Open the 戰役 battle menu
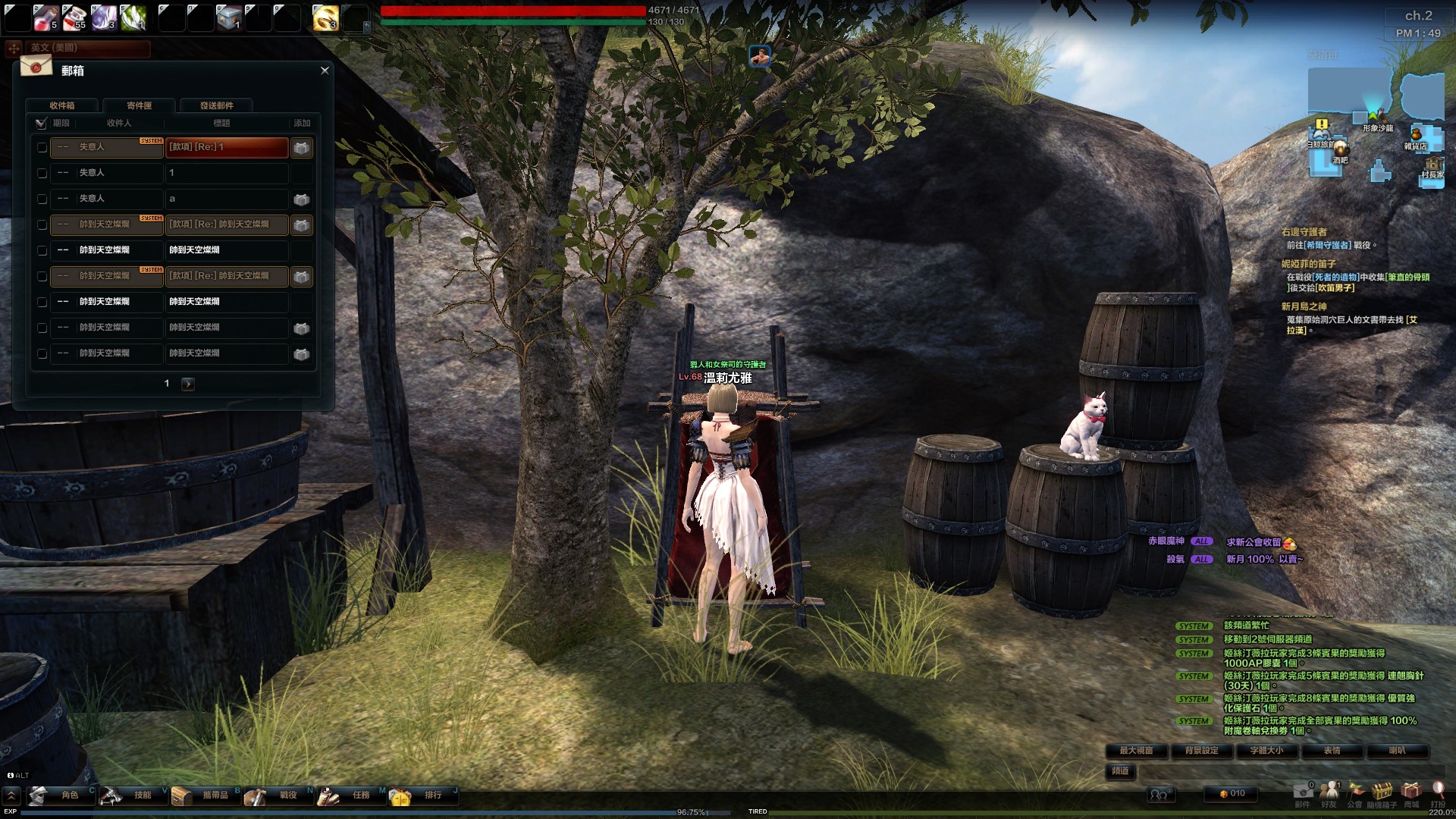The image size is (1456, 819). 279,795
